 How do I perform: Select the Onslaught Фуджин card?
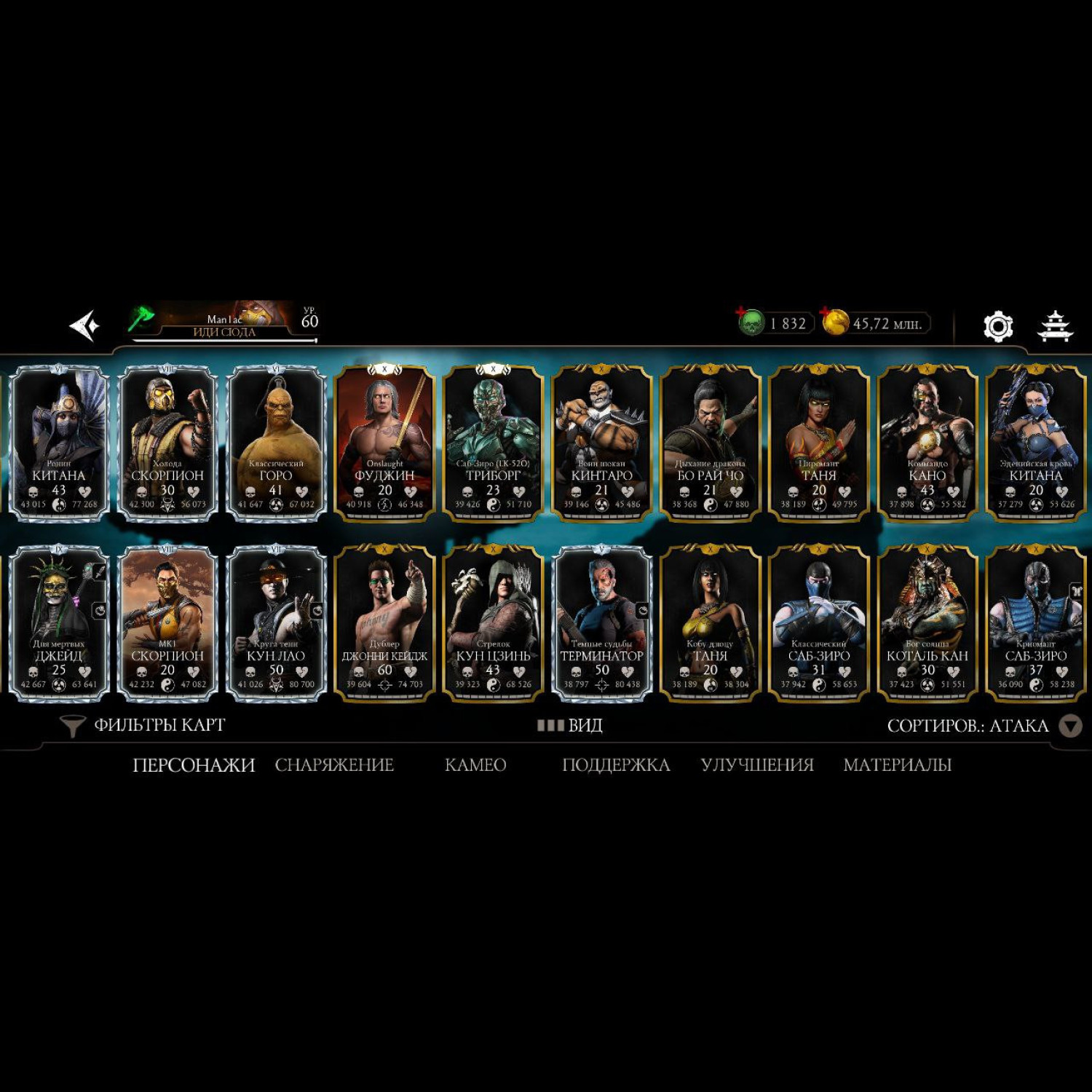coord(384,443)
